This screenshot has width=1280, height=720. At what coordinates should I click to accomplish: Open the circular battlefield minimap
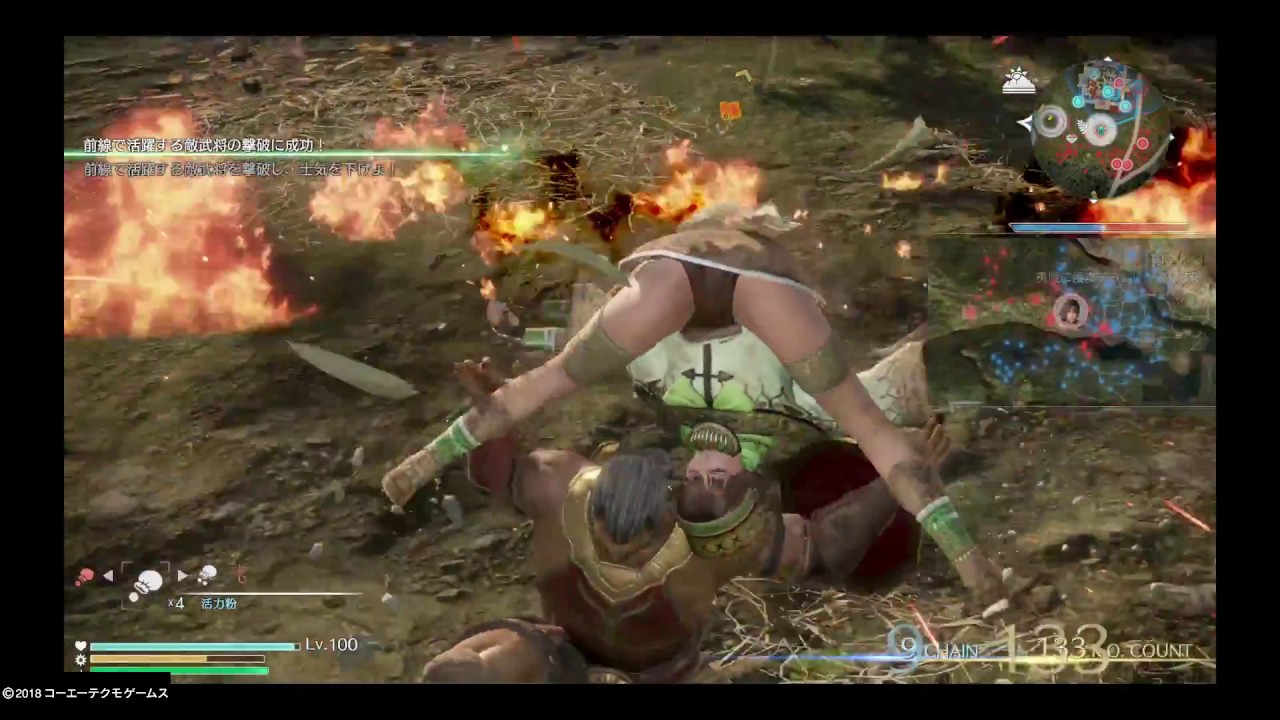pos(1101,127)
